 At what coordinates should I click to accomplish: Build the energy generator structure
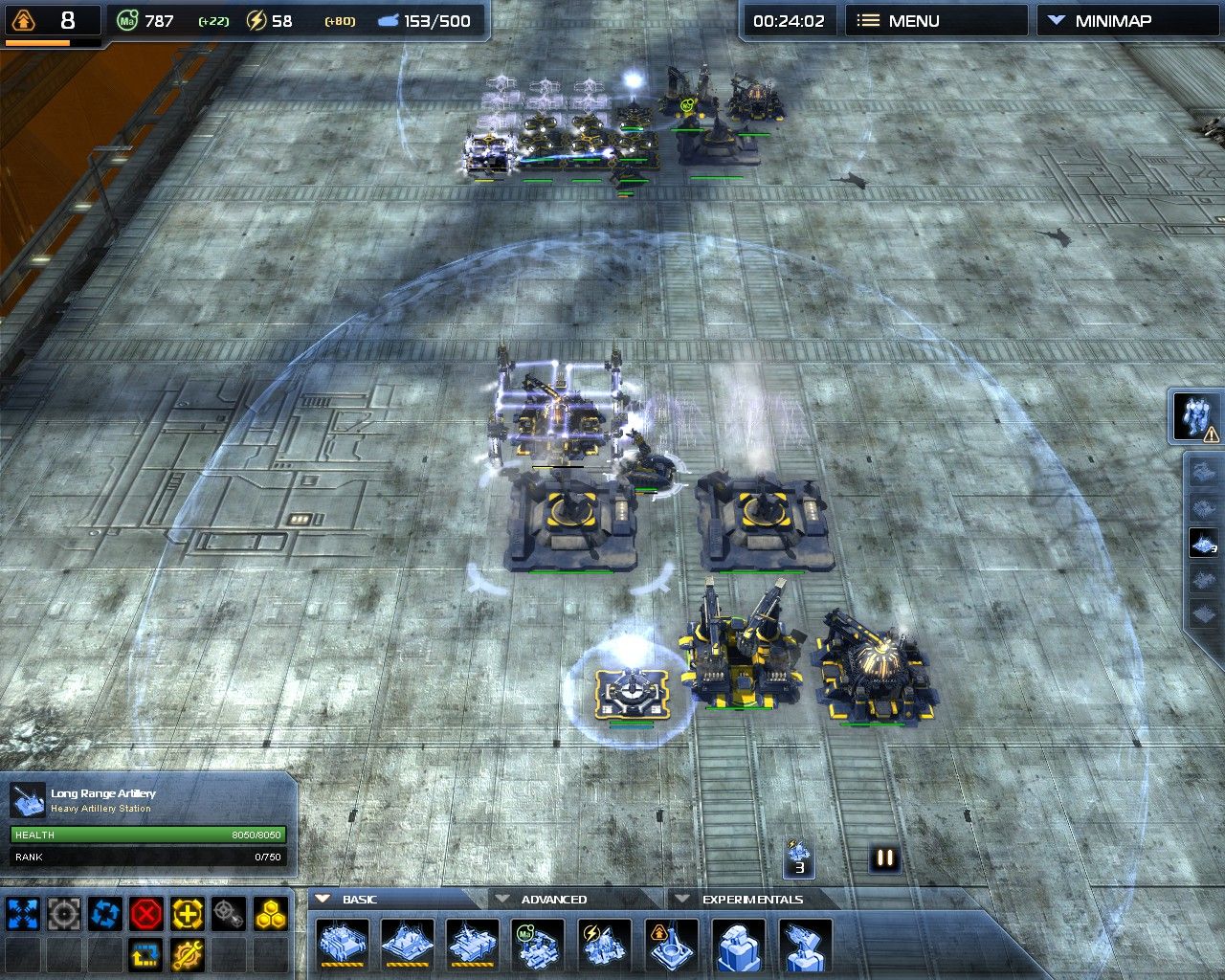[605, 945]
